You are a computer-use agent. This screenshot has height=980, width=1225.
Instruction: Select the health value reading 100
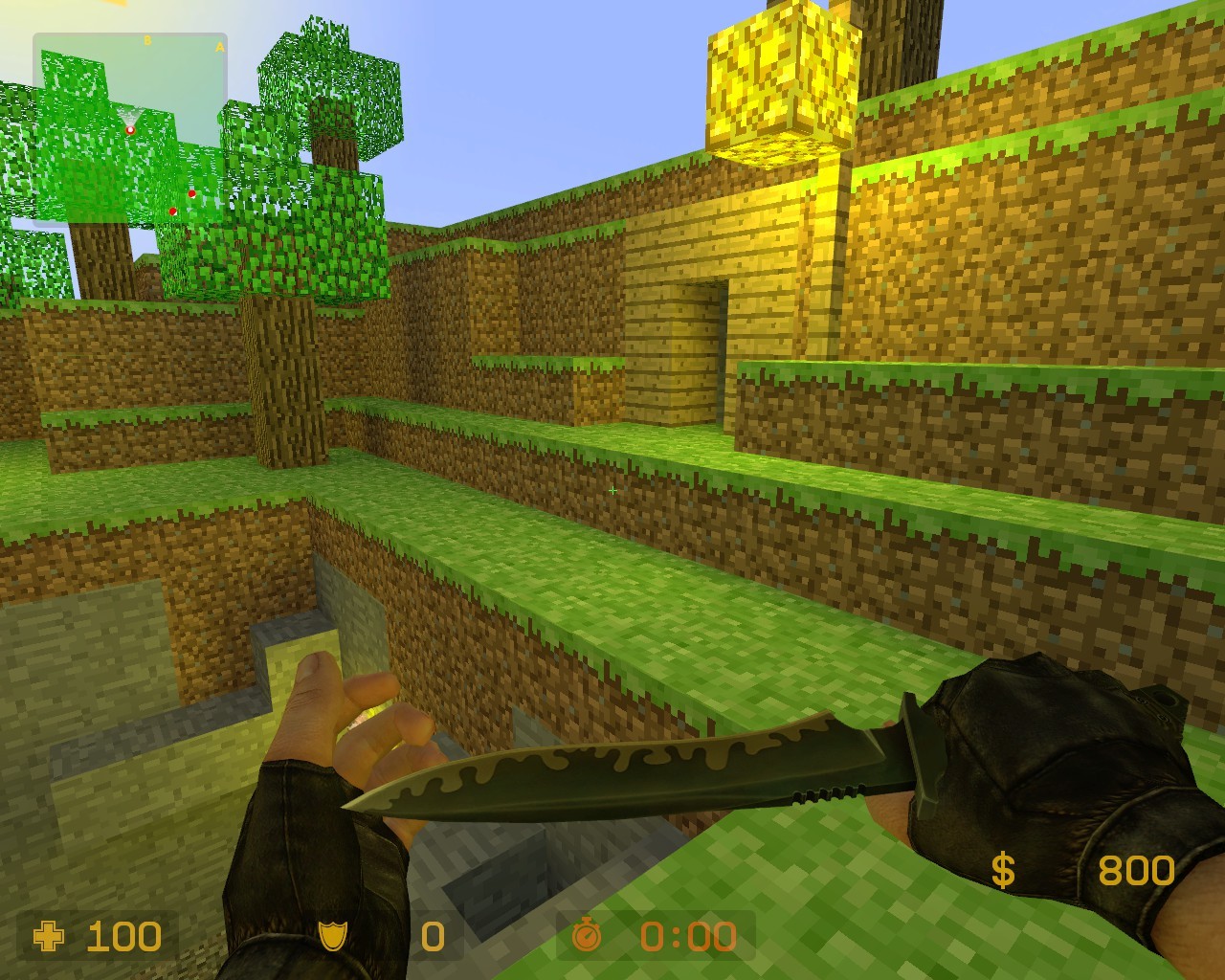point(122,936)
